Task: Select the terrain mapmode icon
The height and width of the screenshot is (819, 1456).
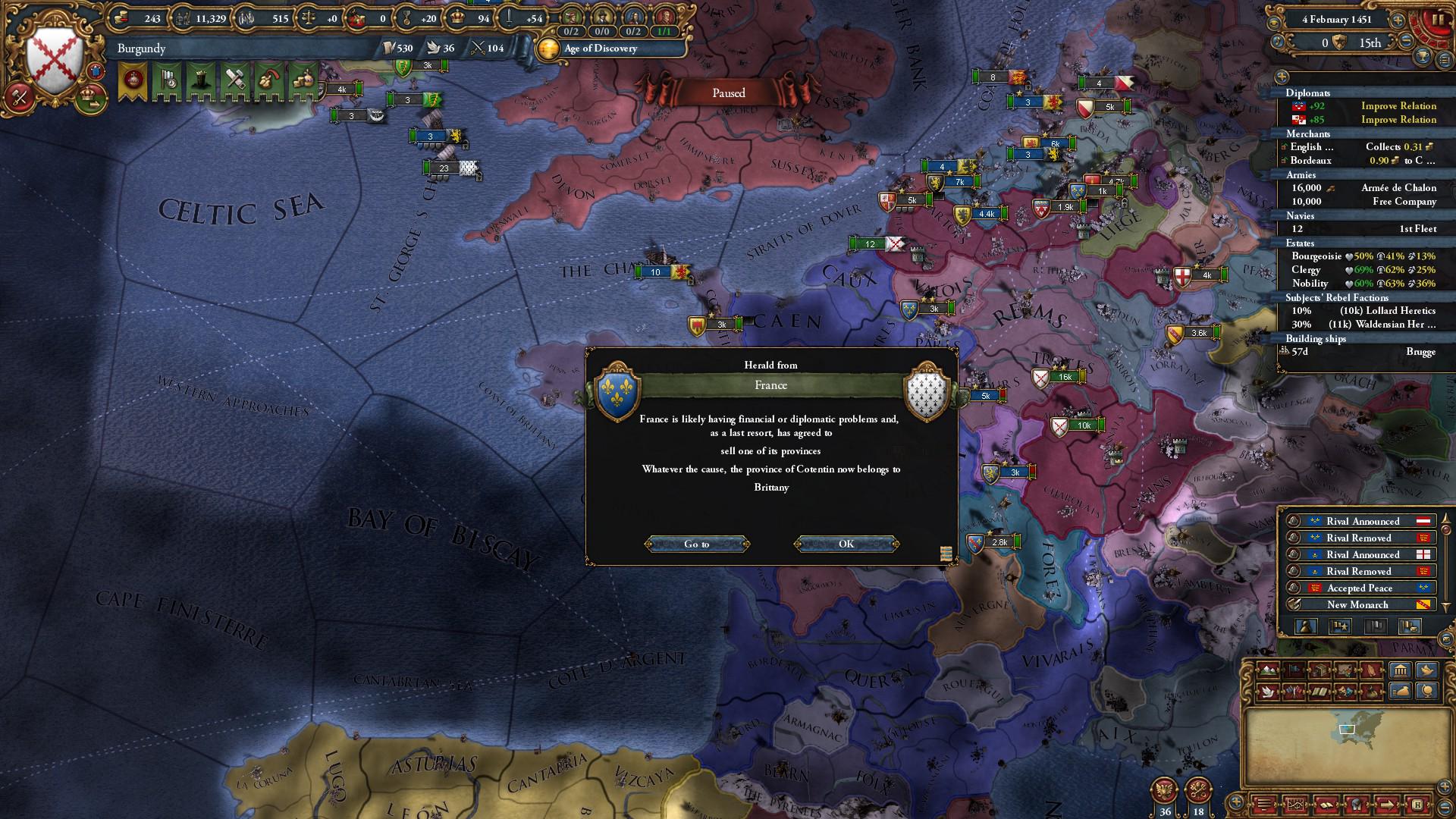Action: click(1268, 670)
